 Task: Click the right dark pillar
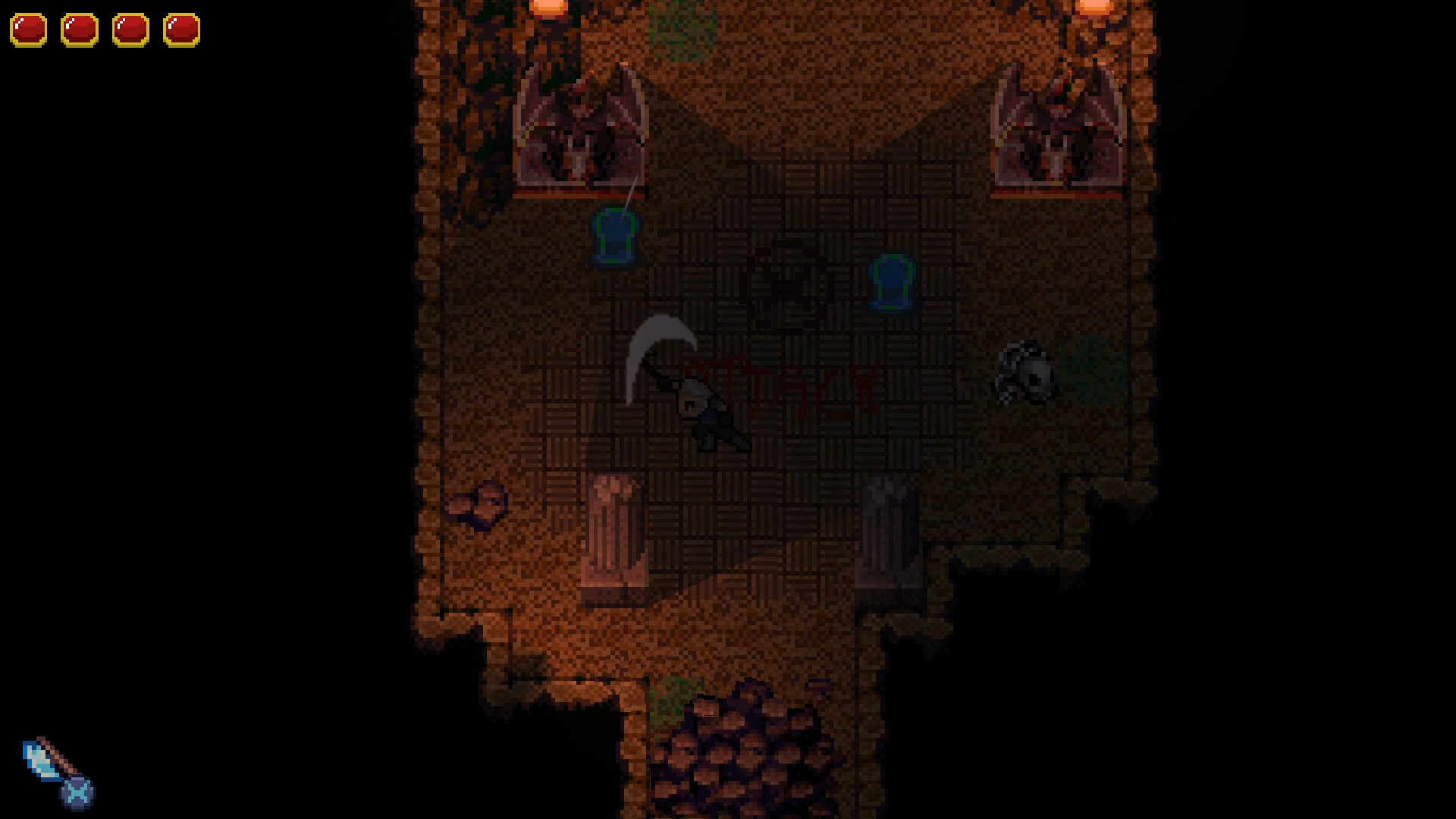tap(891, 531)
